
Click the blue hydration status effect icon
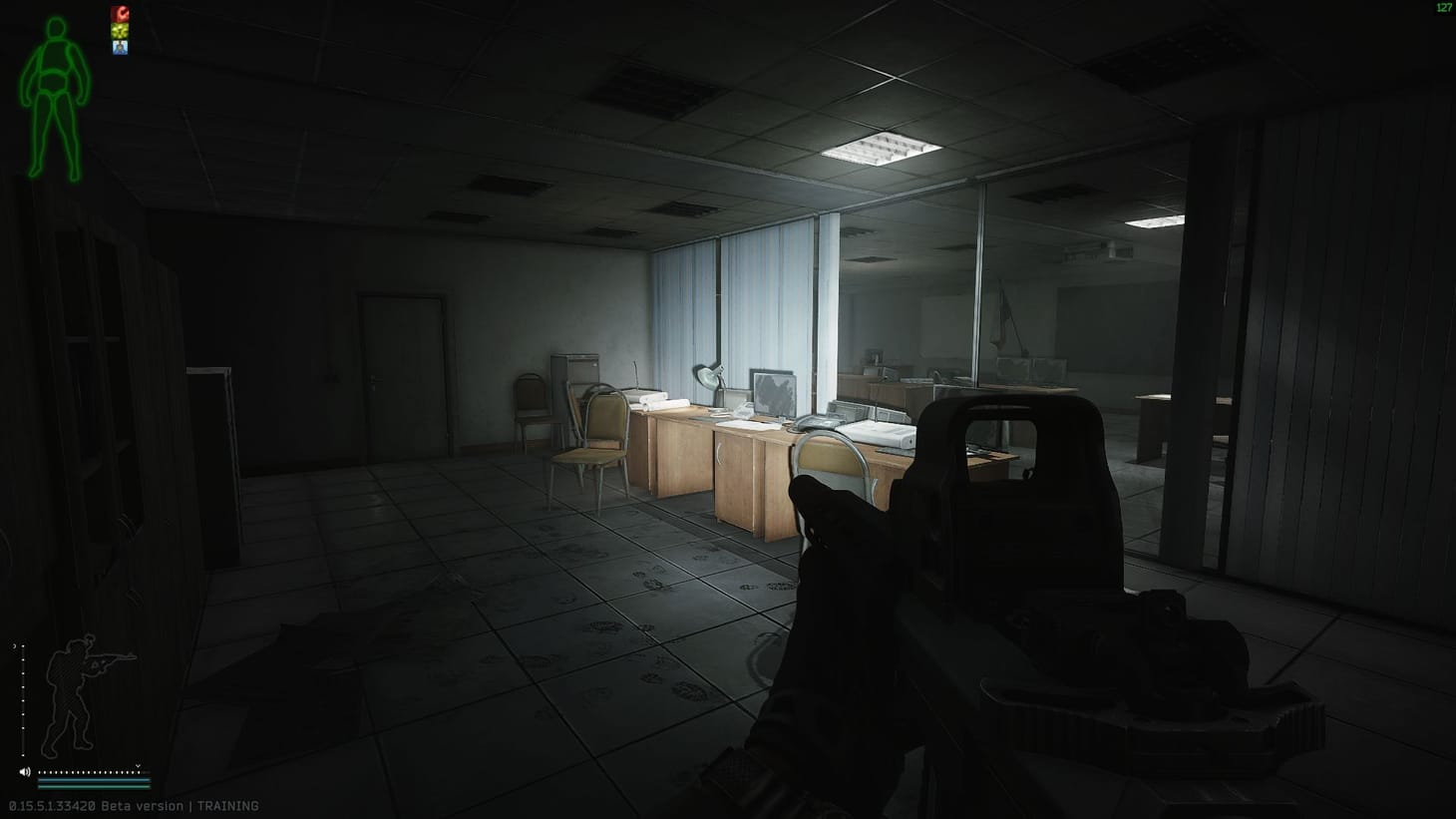pos(121,47)
